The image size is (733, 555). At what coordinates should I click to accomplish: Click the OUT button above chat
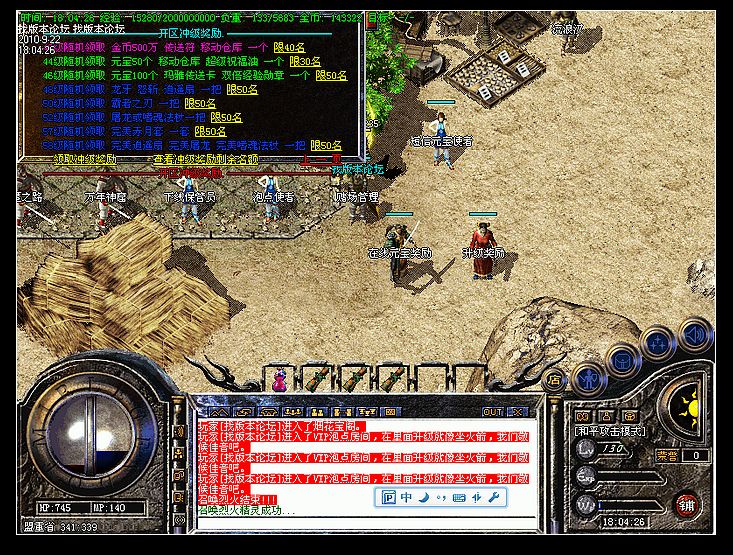click(x=492, y=412)
